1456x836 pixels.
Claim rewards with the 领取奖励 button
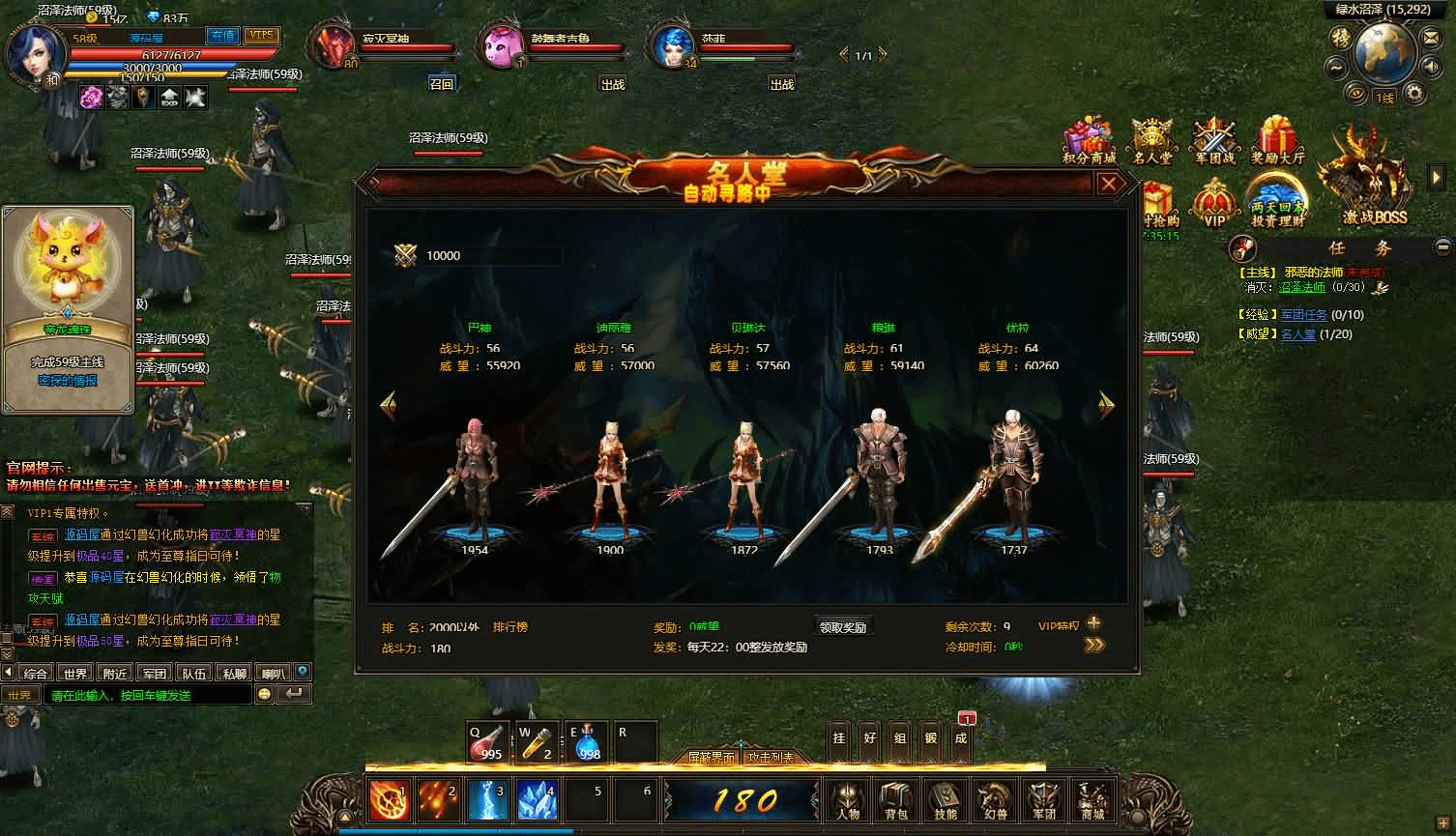842,626
